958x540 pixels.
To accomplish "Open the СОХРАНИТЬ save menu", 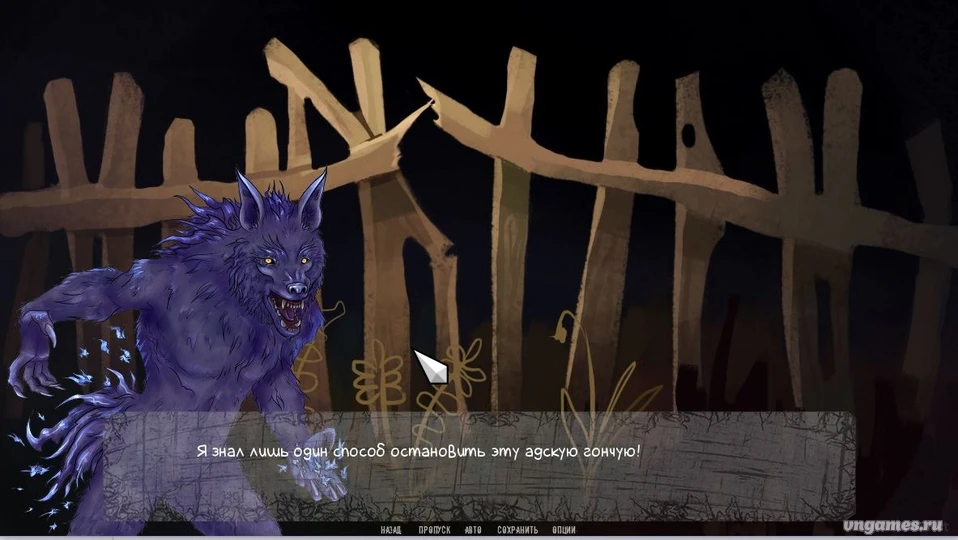I will point(516,530).
